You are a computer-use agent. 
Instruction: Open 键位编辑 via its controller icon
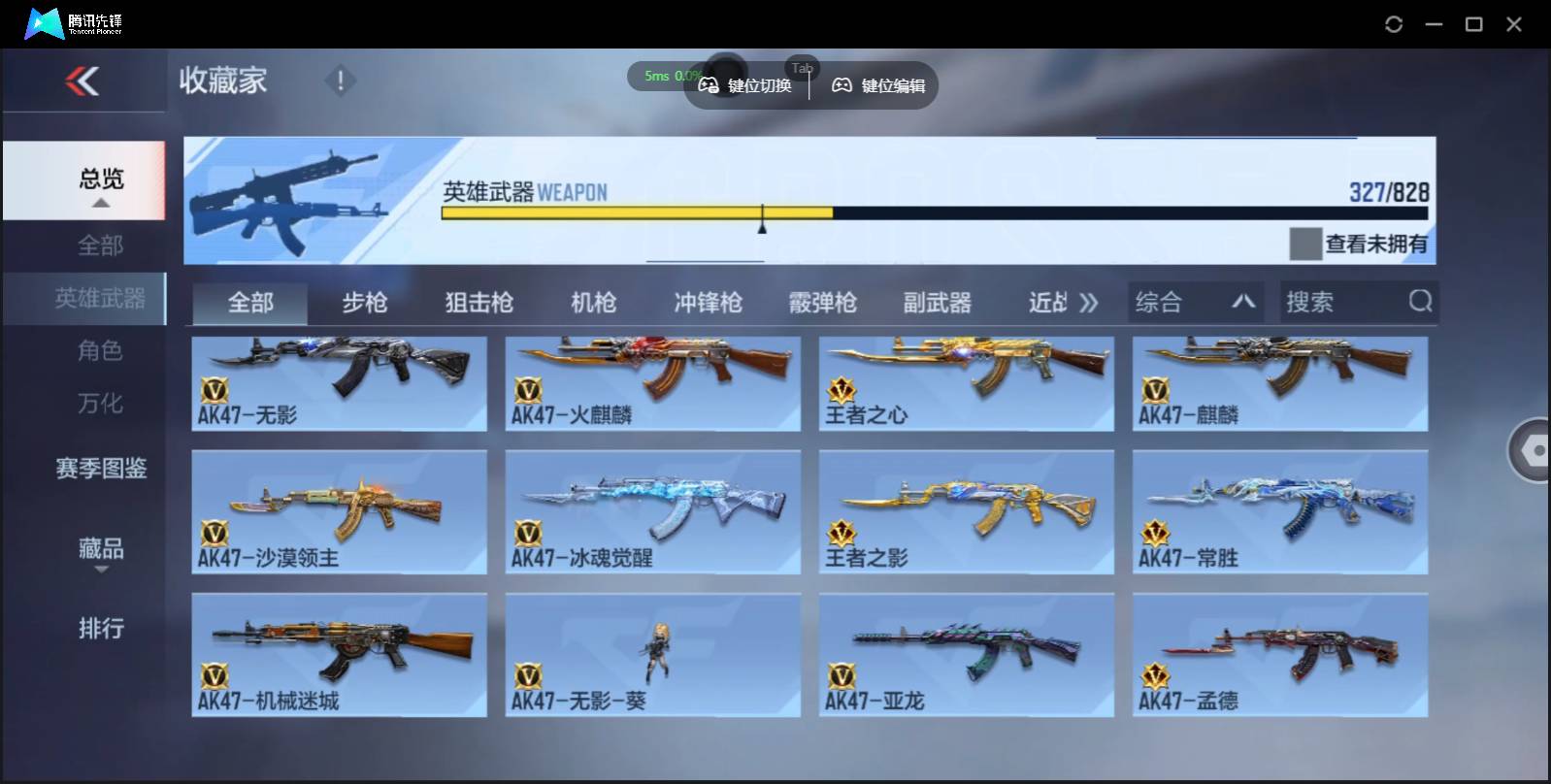842,85
